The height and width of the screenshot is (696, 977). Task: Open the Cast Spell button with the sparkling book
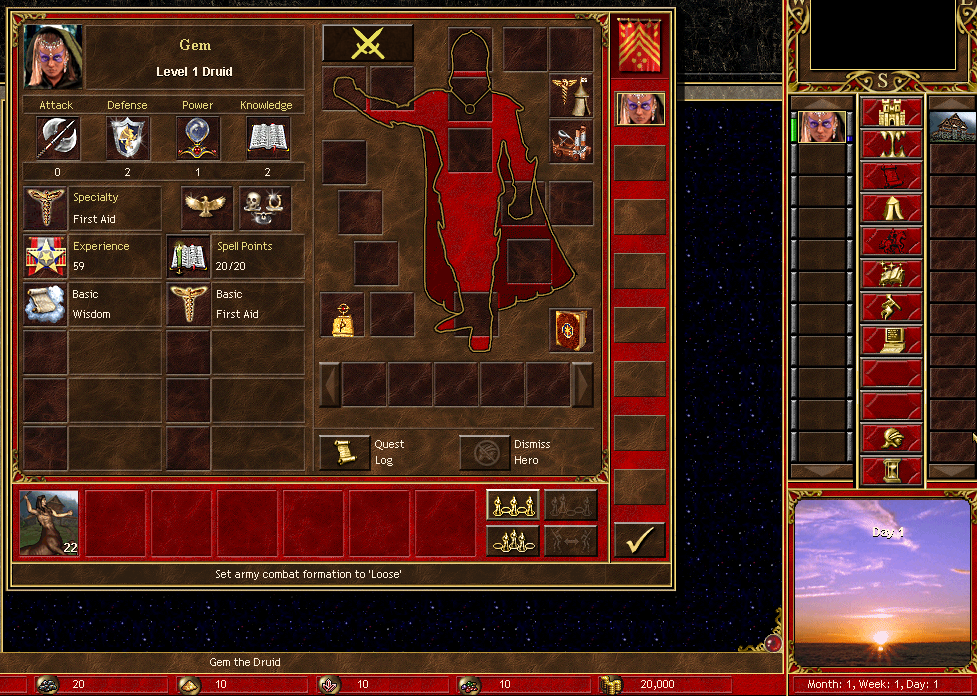[x=891, y=273]
